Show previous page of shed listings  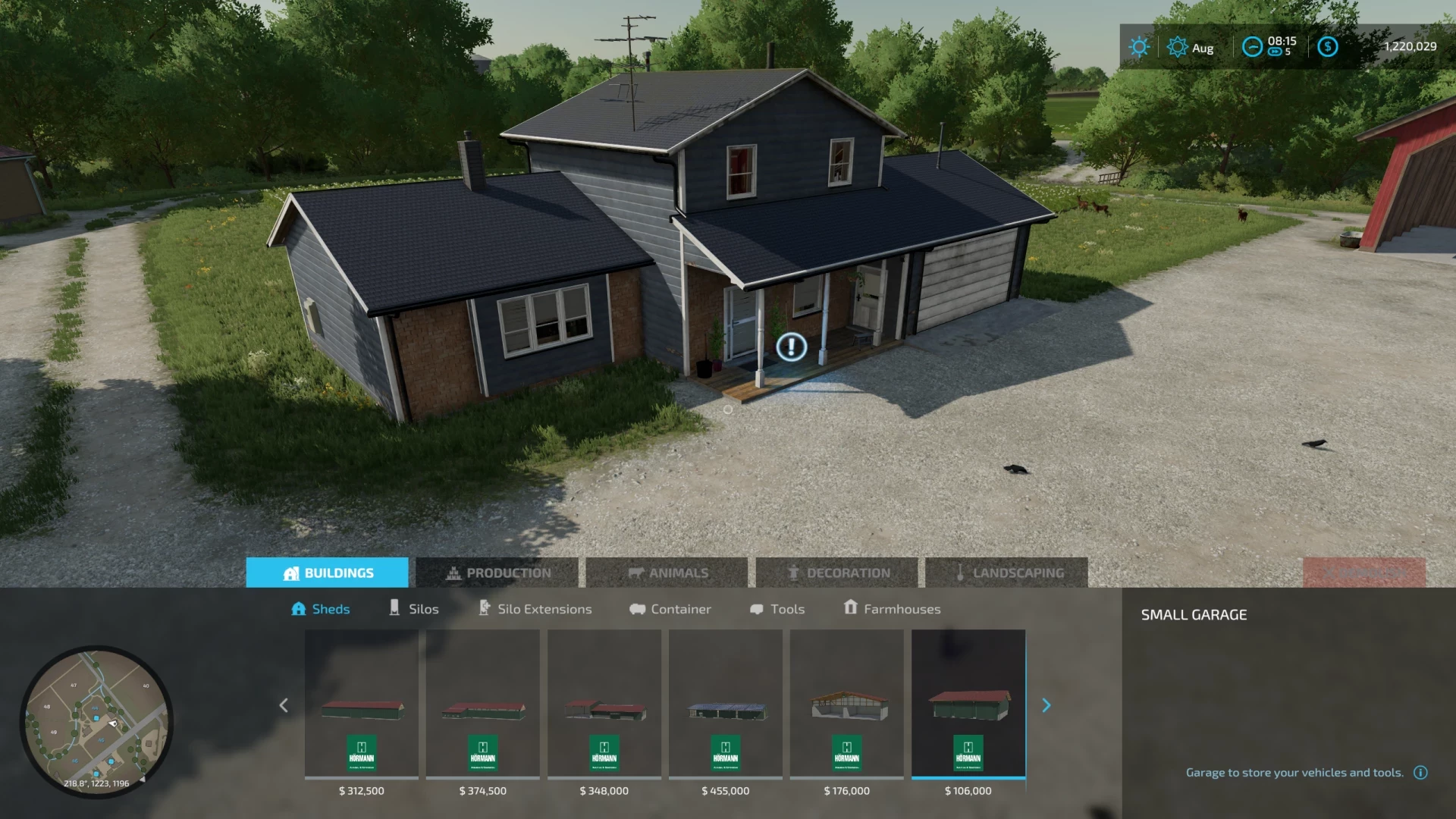[283, 705]
